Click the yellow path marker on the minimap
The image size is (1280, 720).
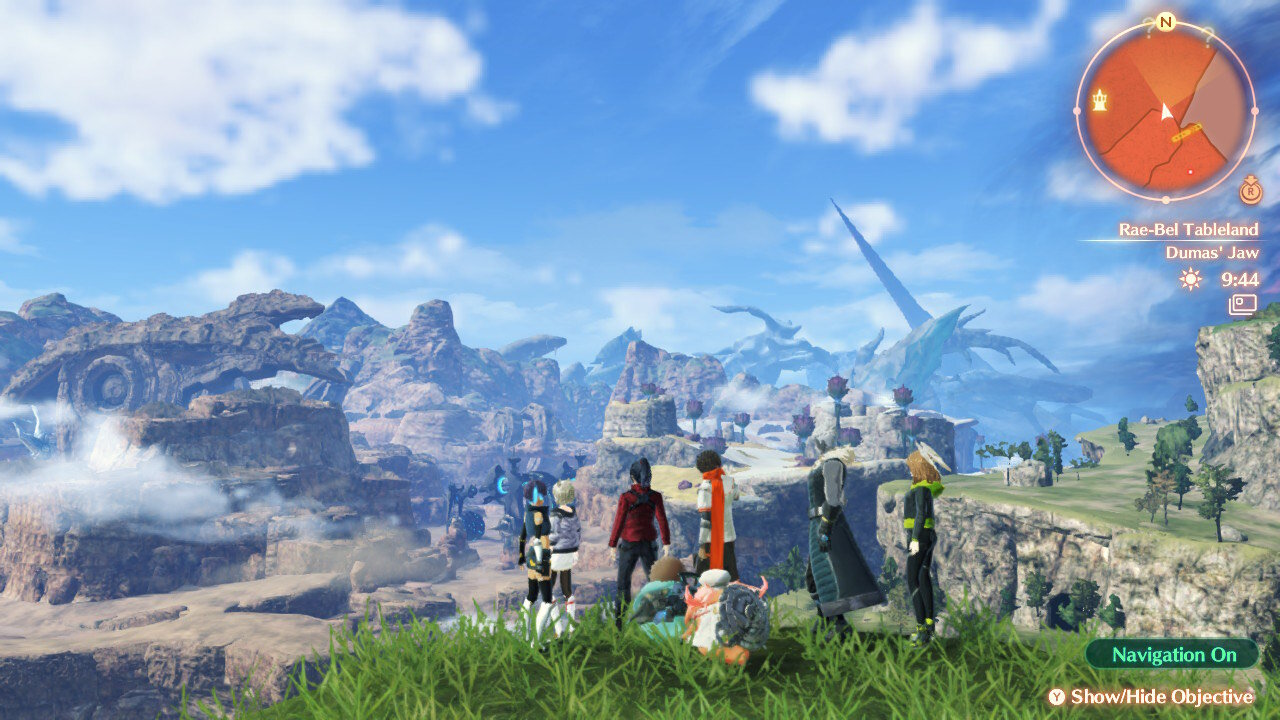(x=1187, y=132)
